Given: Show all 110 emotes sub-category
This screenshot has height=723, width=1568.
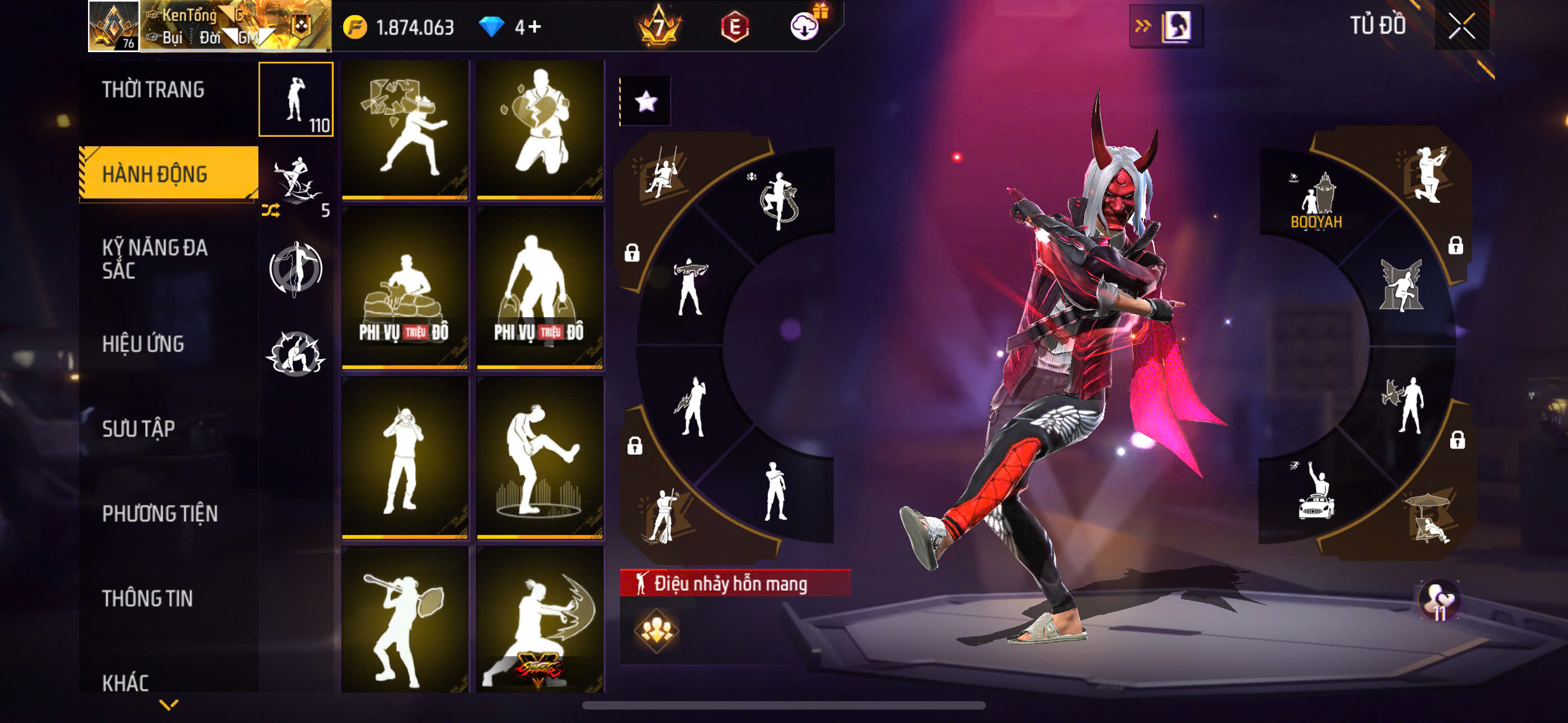Looking at the screenshot, I should point(296,99).
